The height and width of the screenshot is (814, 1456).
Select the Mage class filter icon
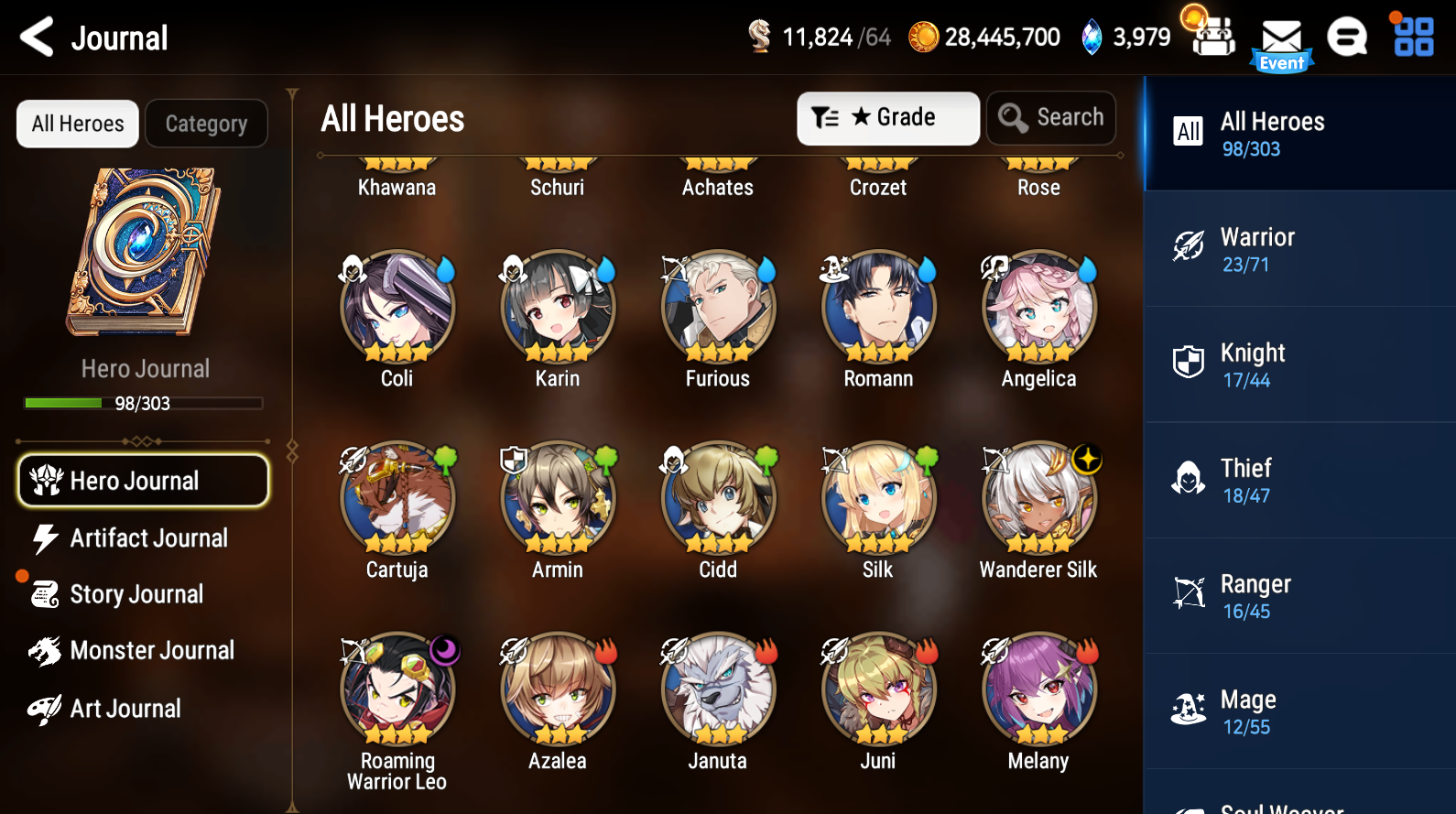click(x=1188, y=708)
